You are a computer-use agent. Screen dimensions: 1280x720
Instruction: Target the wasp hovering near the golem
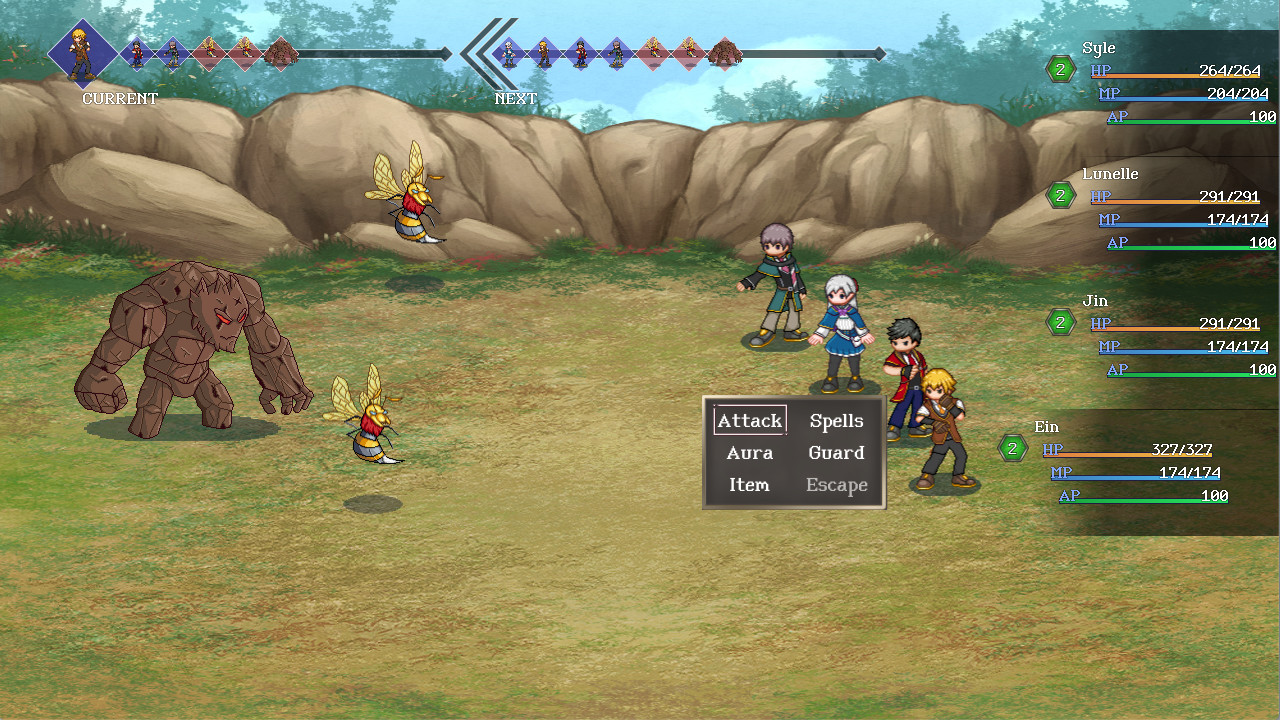coord(370,420)
